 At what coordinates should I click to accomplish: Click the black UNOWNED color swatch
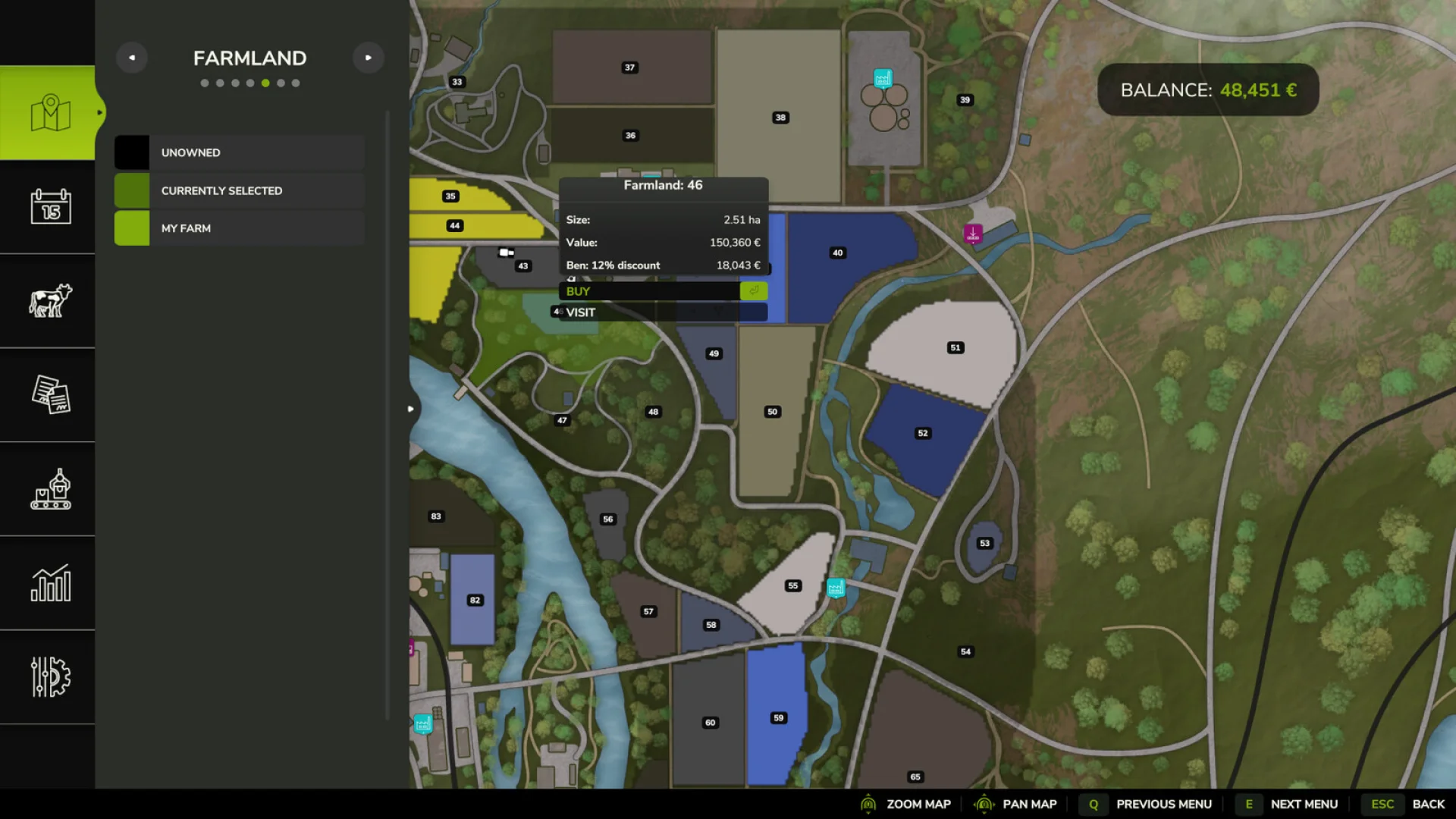131,152
